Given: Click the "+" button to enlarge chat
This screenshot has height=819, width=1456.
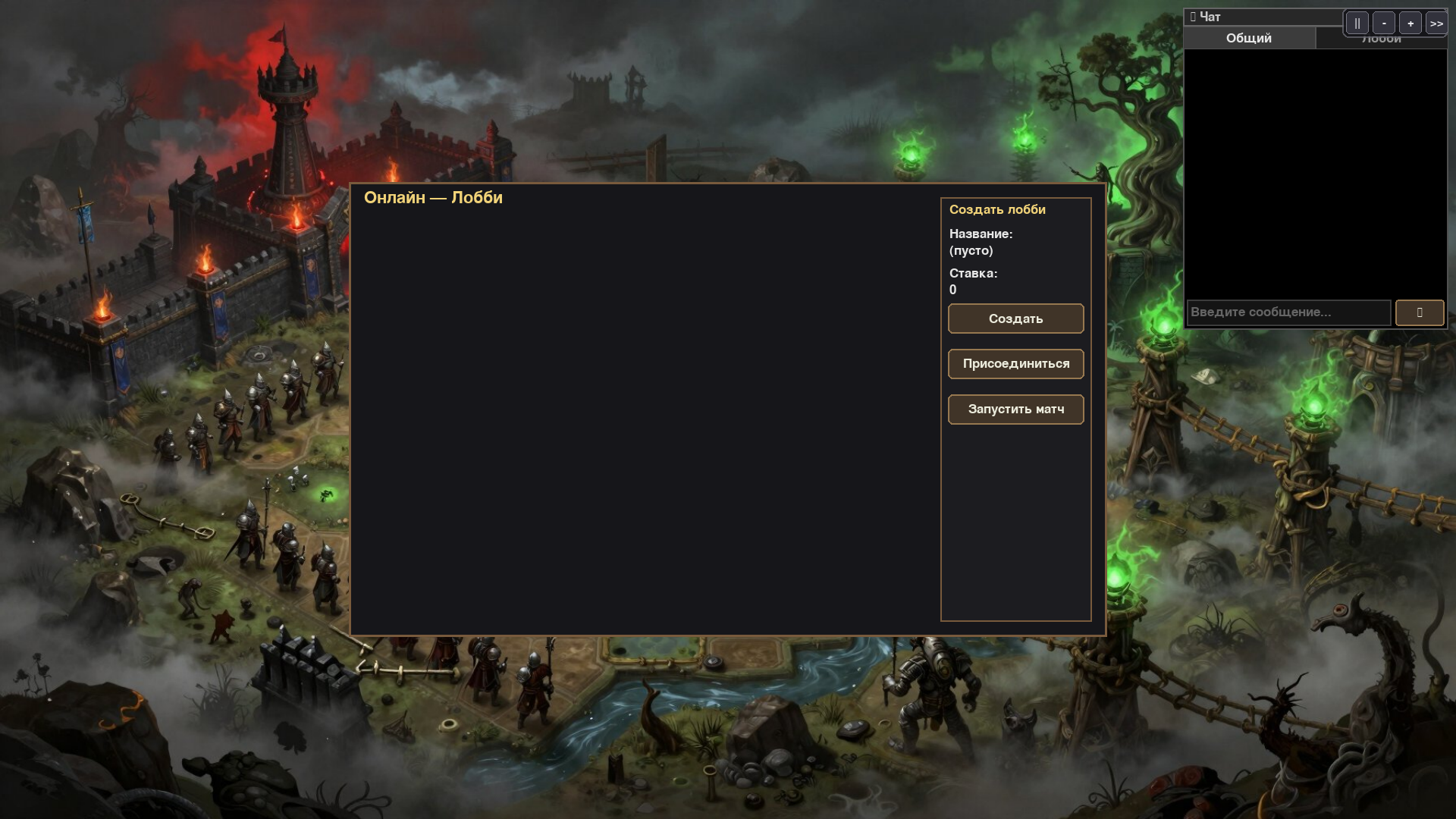Looking at the screenshot, I should [1410, 23].
